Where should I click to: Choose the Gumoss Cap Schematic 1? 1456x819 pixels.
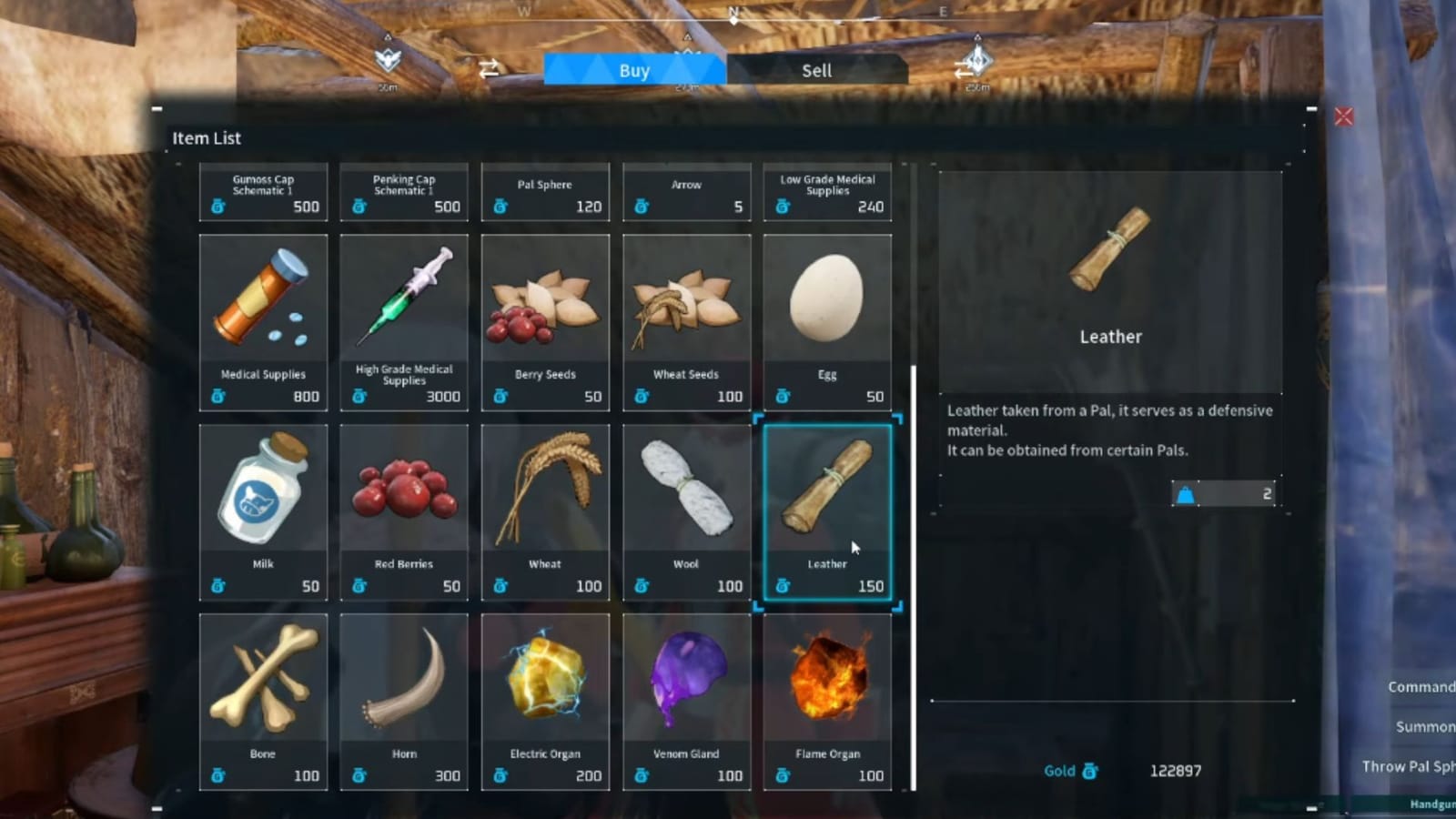tap(263, 193)
